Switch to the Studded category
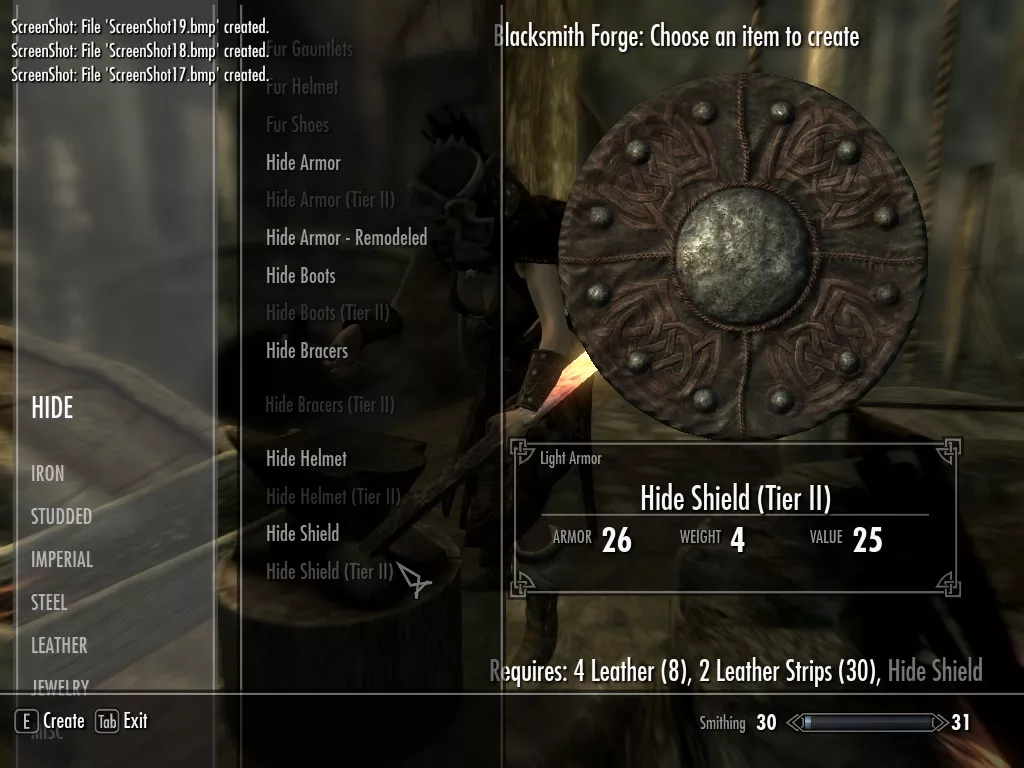 61,517
